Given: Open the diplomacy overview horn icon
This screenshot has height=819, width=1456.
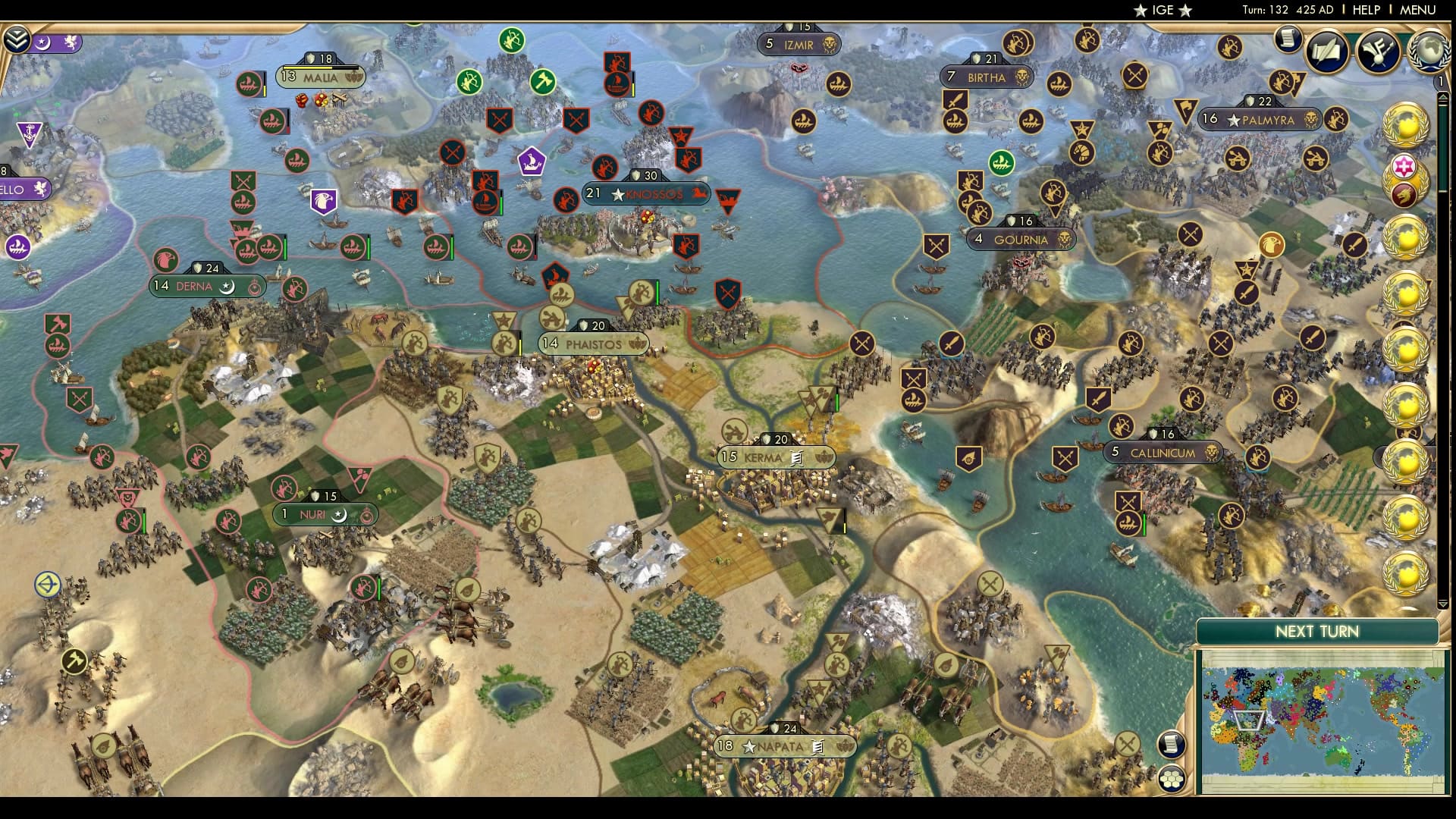Looking at the screenshot, I should (x=1377, y=51).
